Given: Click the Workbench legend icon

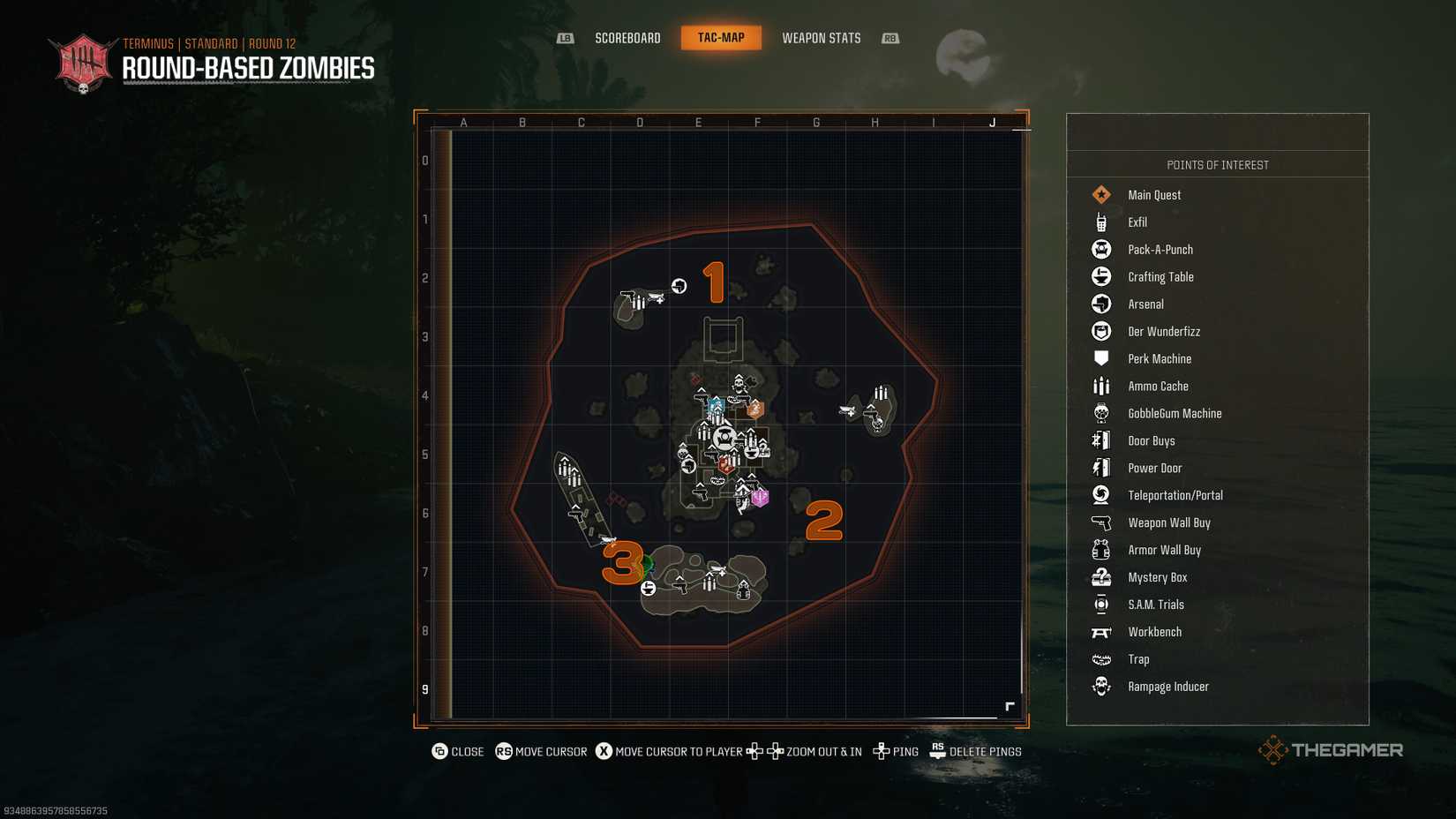Looking at the screenshot, I should point(1100,632).
